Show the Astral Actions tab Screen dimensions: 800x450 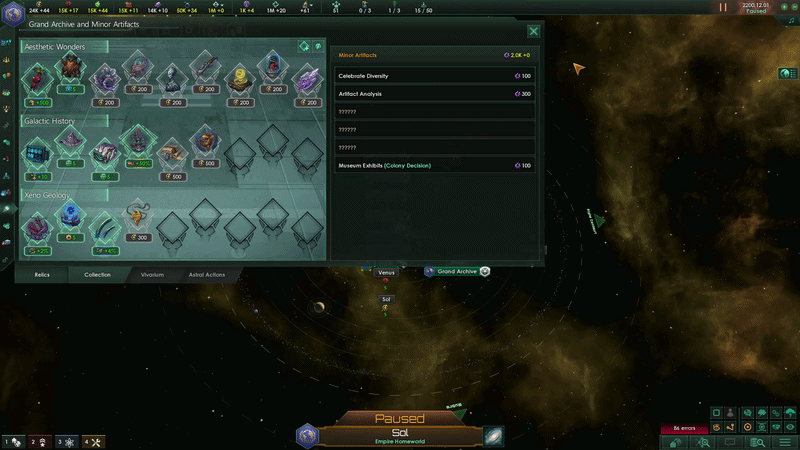coord(207,274)
